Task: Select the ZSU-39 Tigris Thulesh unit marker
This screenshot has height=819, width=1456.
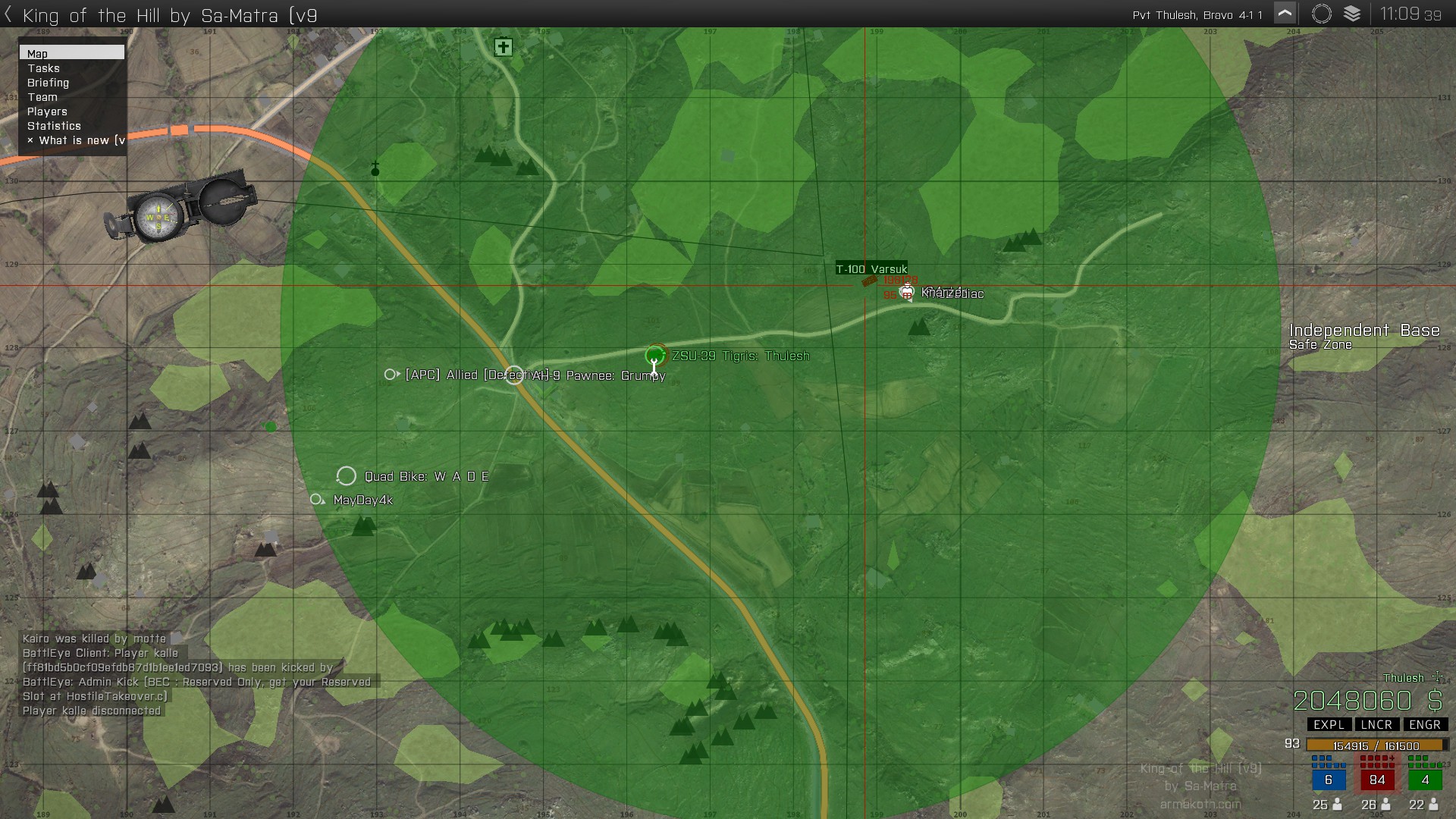Action: (655, 355)
